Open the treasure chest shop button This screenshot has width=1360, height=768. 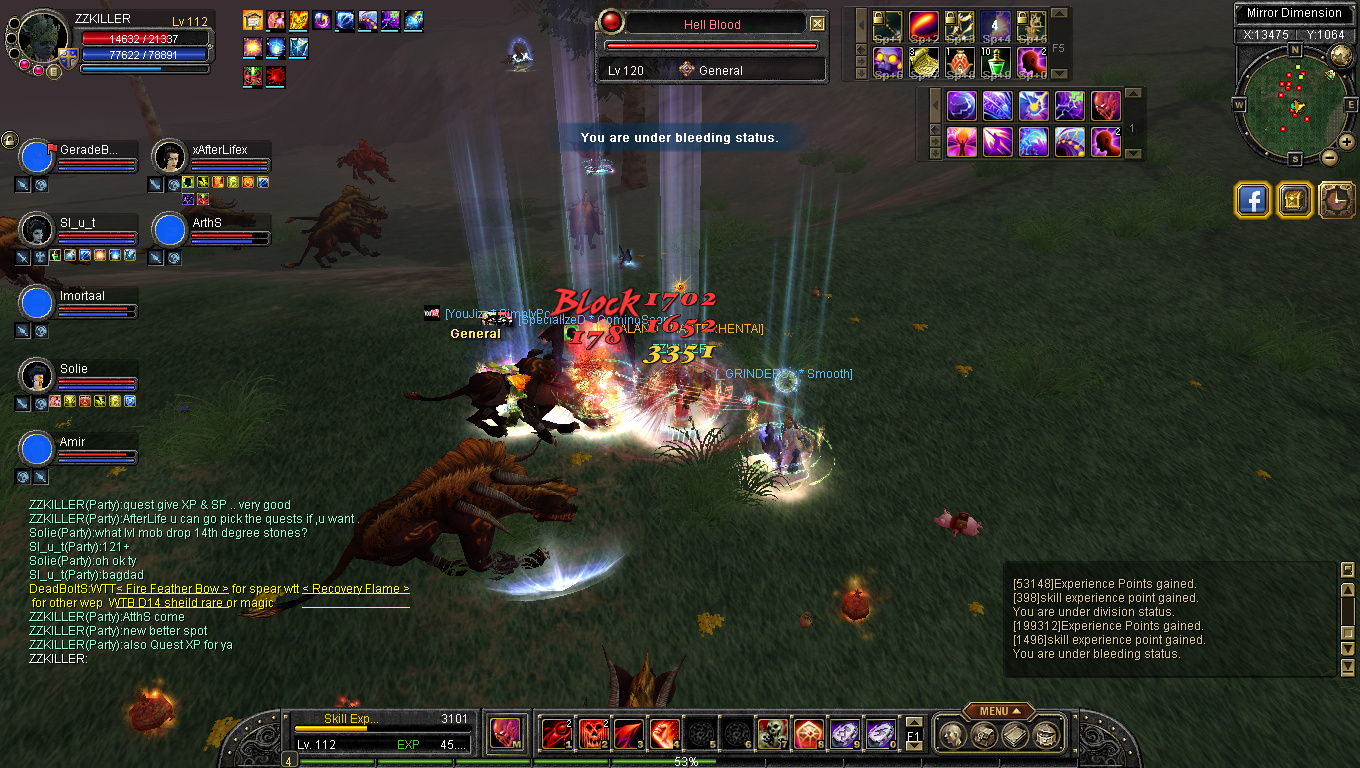coord(1295,200)
